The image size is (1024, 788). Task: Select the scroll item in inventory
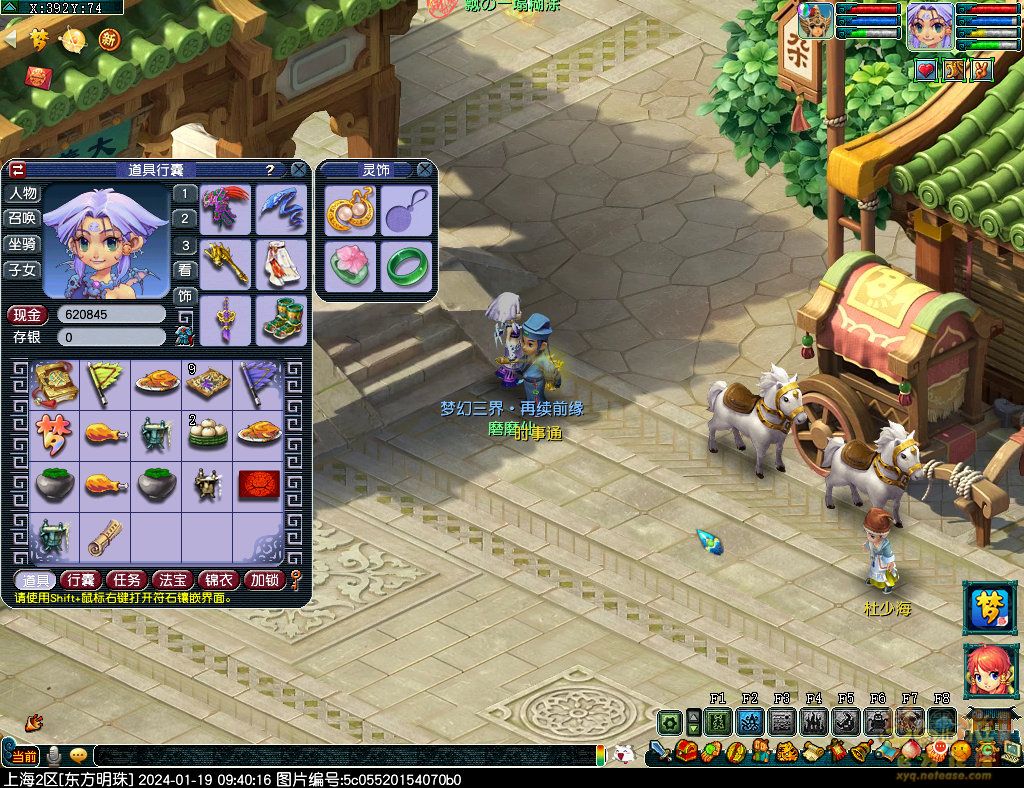[105, 537]
